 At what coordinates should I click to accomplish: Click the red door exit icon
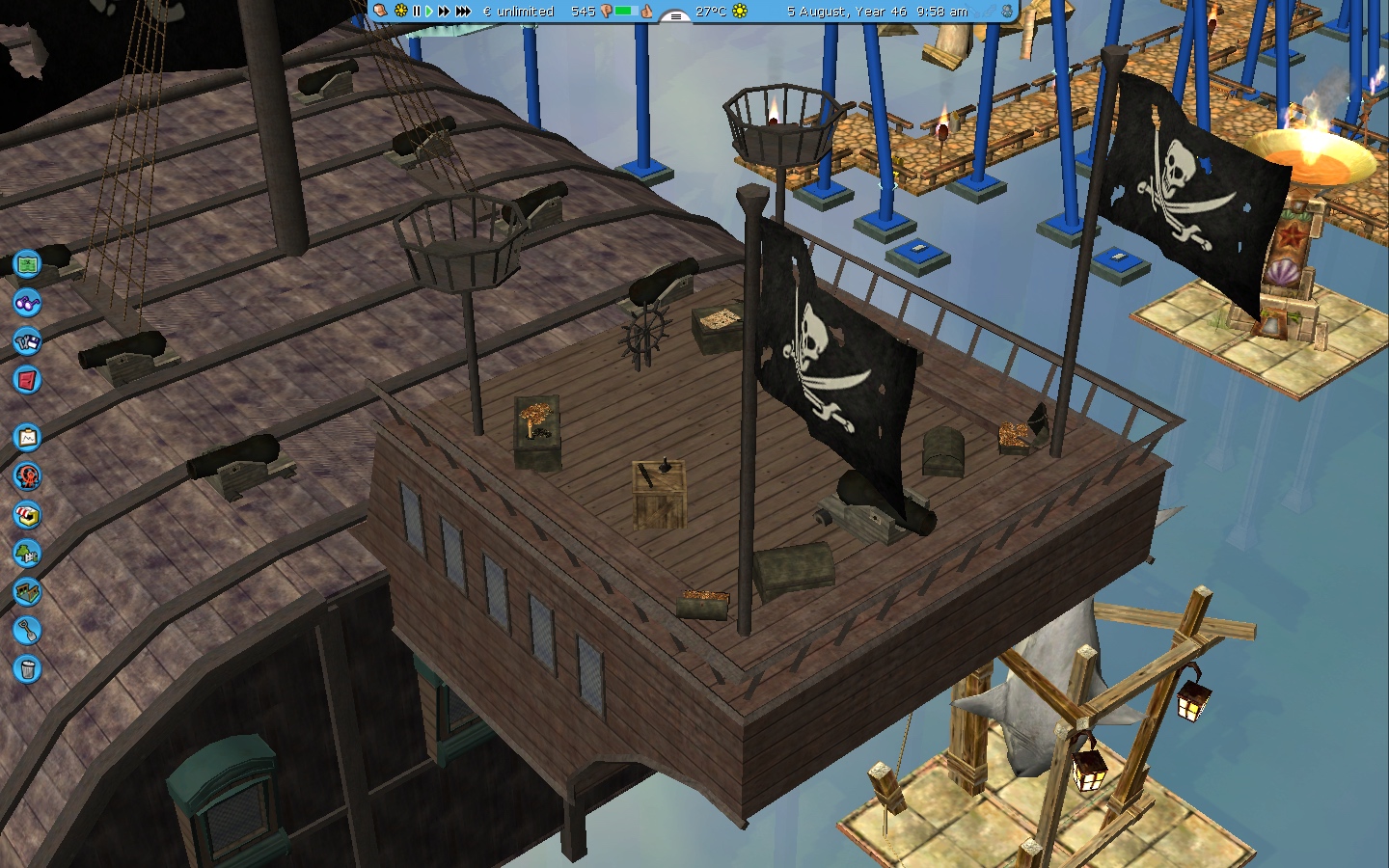27,380
